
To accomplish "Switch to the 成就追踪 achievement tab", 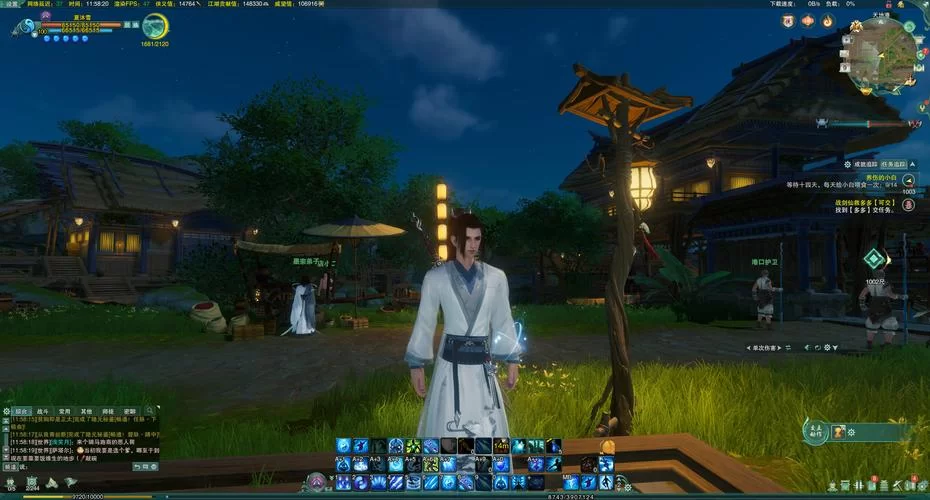I will (865, 163).
